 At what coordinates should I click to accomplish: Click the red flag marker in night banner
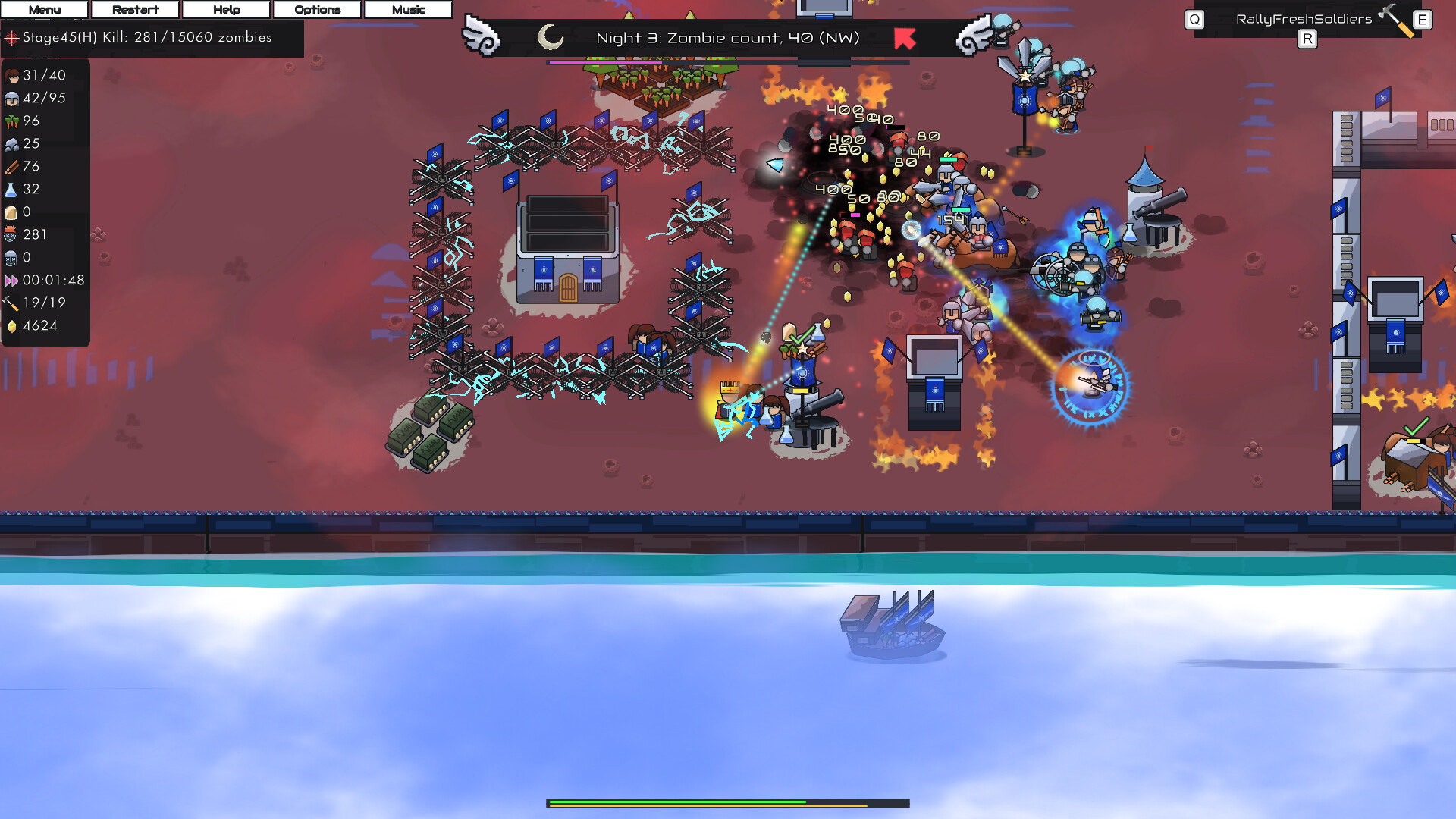click(904, 39)
